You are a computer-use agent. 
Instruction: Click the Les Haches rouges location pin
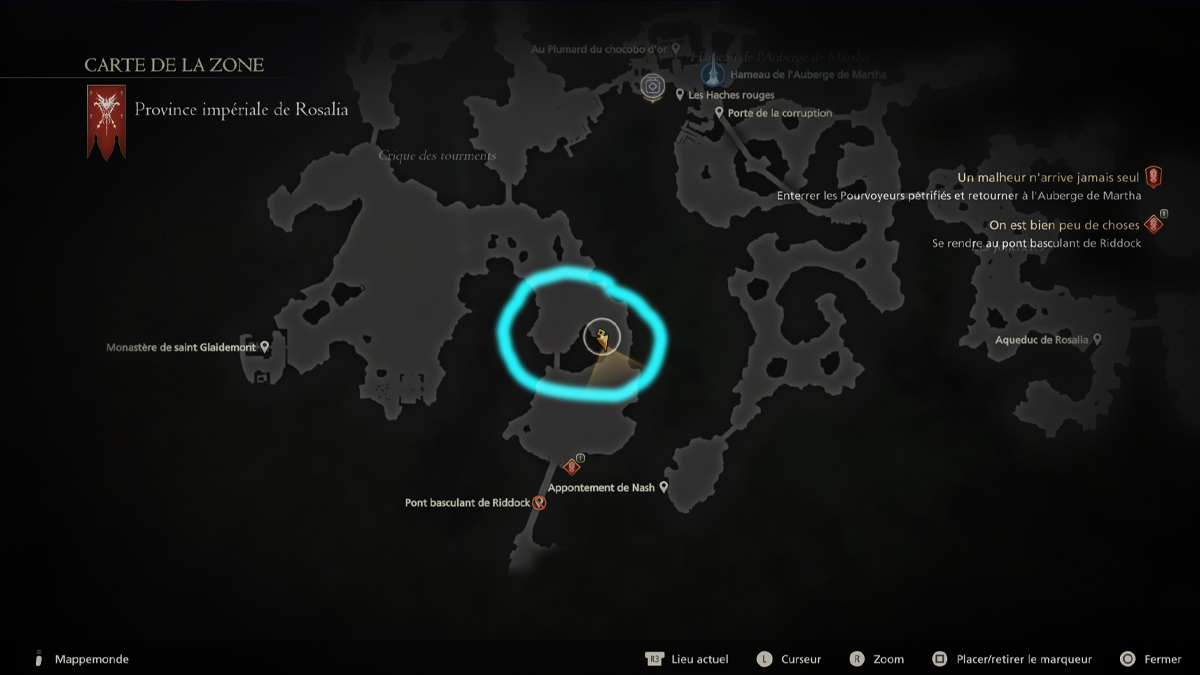pyautogui.click(x=680, y=95)
